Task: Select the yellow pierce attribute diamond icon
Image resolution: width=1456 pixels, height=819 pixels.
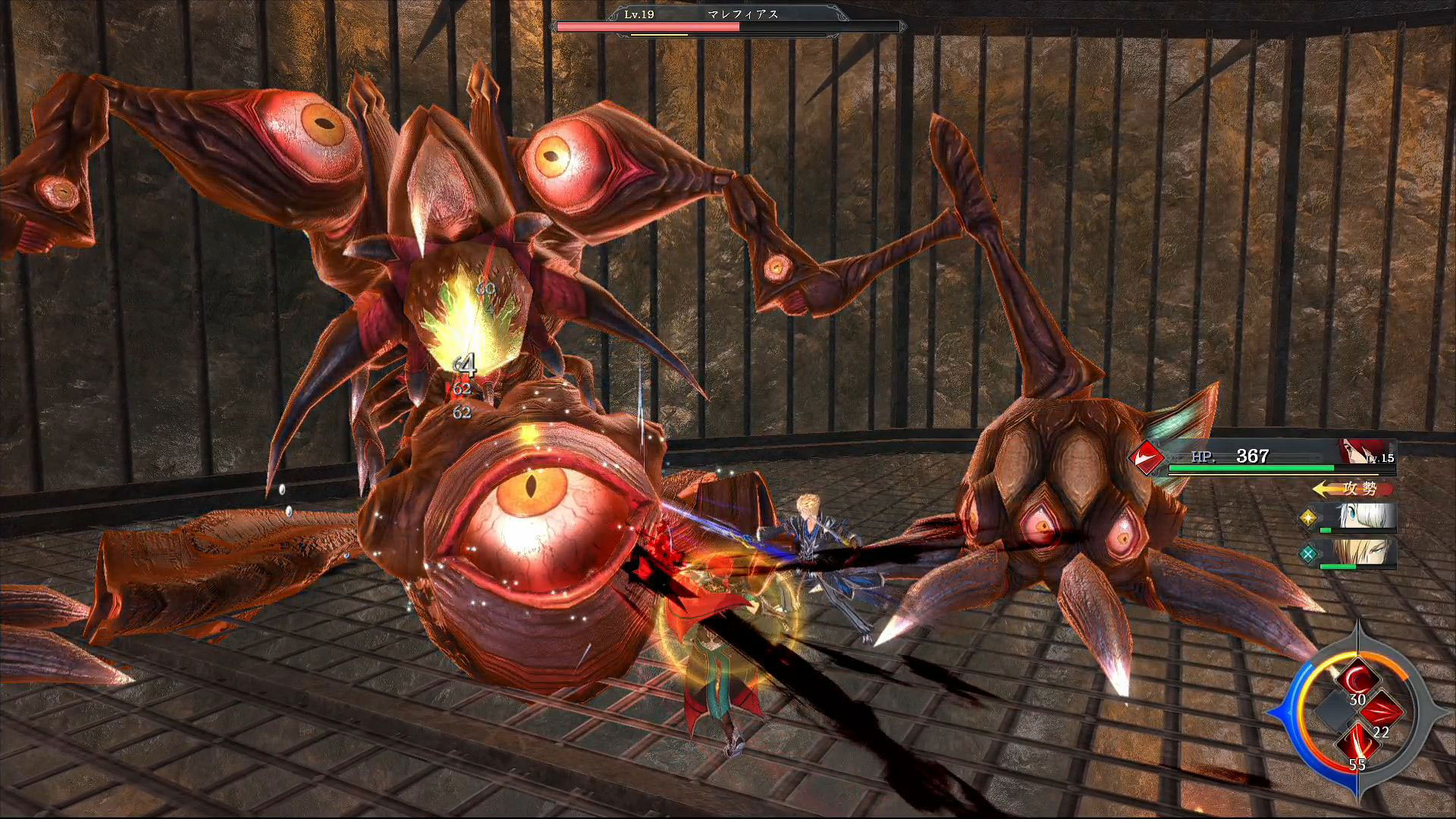Action: (x=1308, y=518)
